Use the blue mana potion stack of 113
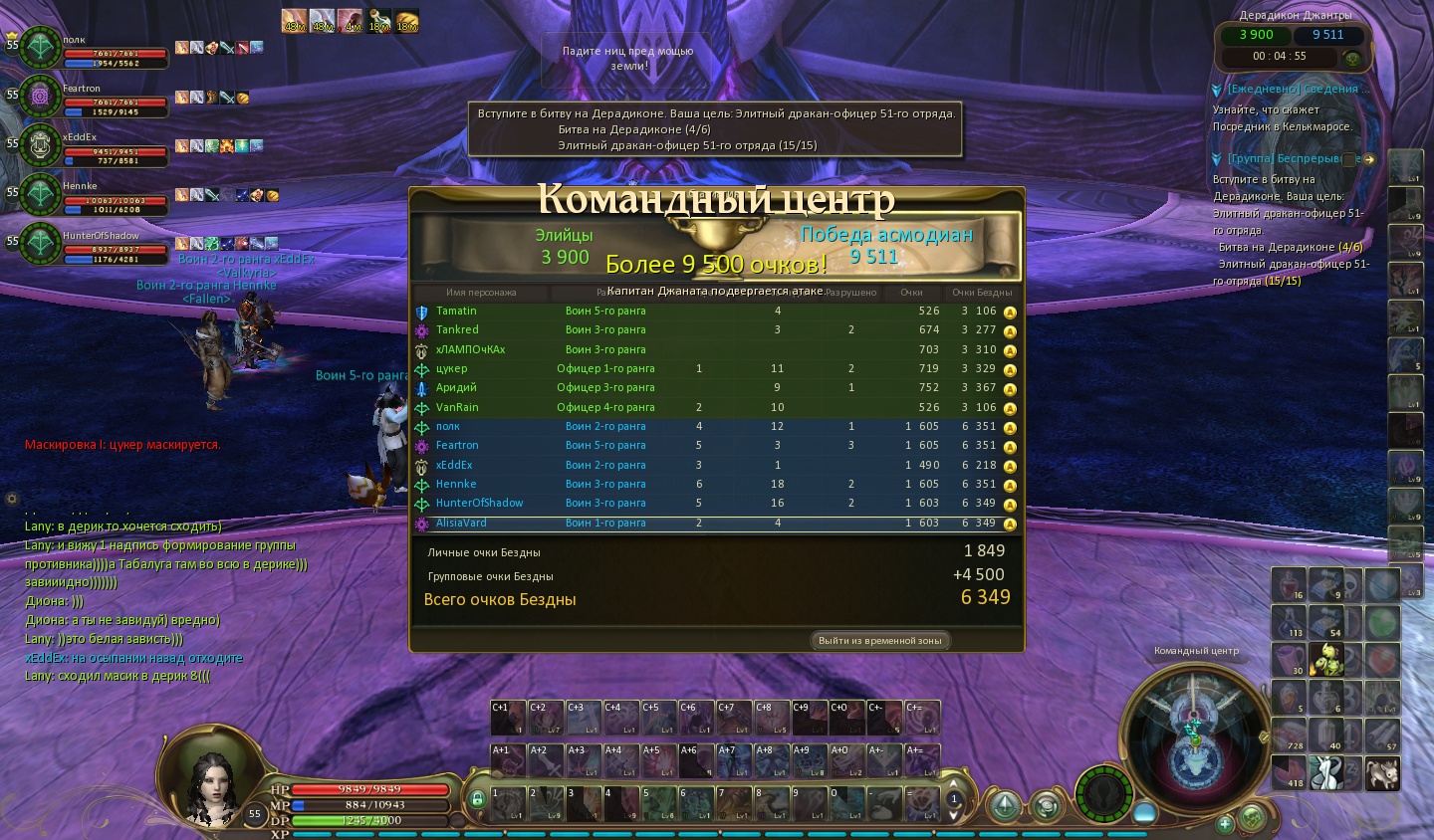The image size is (1434, 840). [1289, 622]
